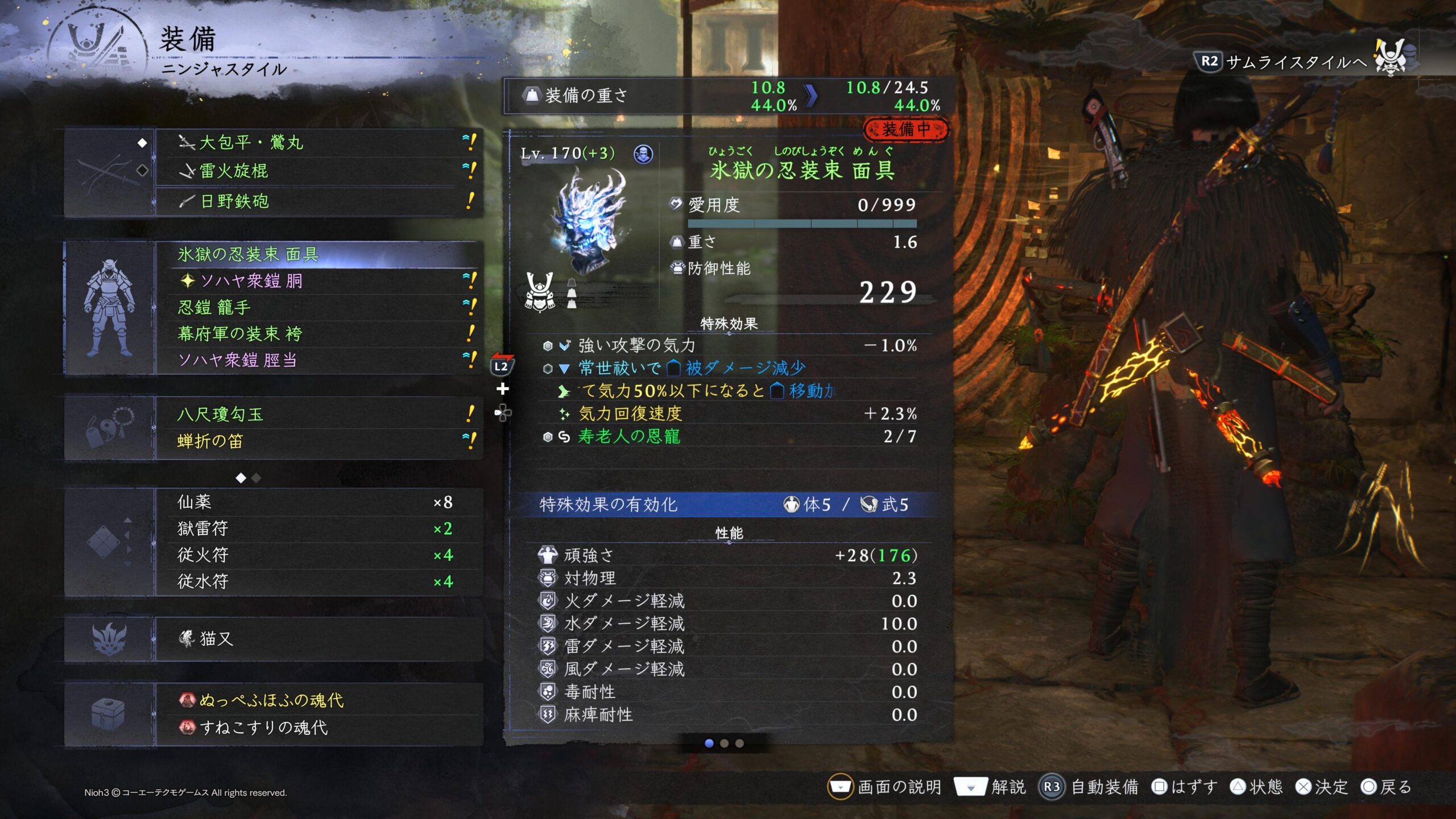Image resolution: width=1456 pixels, height=819 pixels.
Task: Open the 猫又 guardian spirit slot
Action: 318,639
